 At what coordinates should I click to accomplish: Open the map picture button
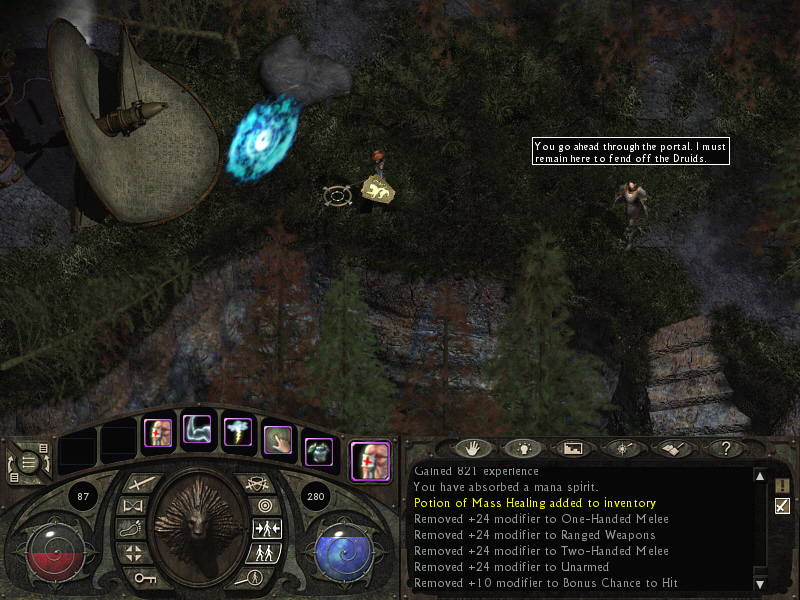tap(573, 449)
